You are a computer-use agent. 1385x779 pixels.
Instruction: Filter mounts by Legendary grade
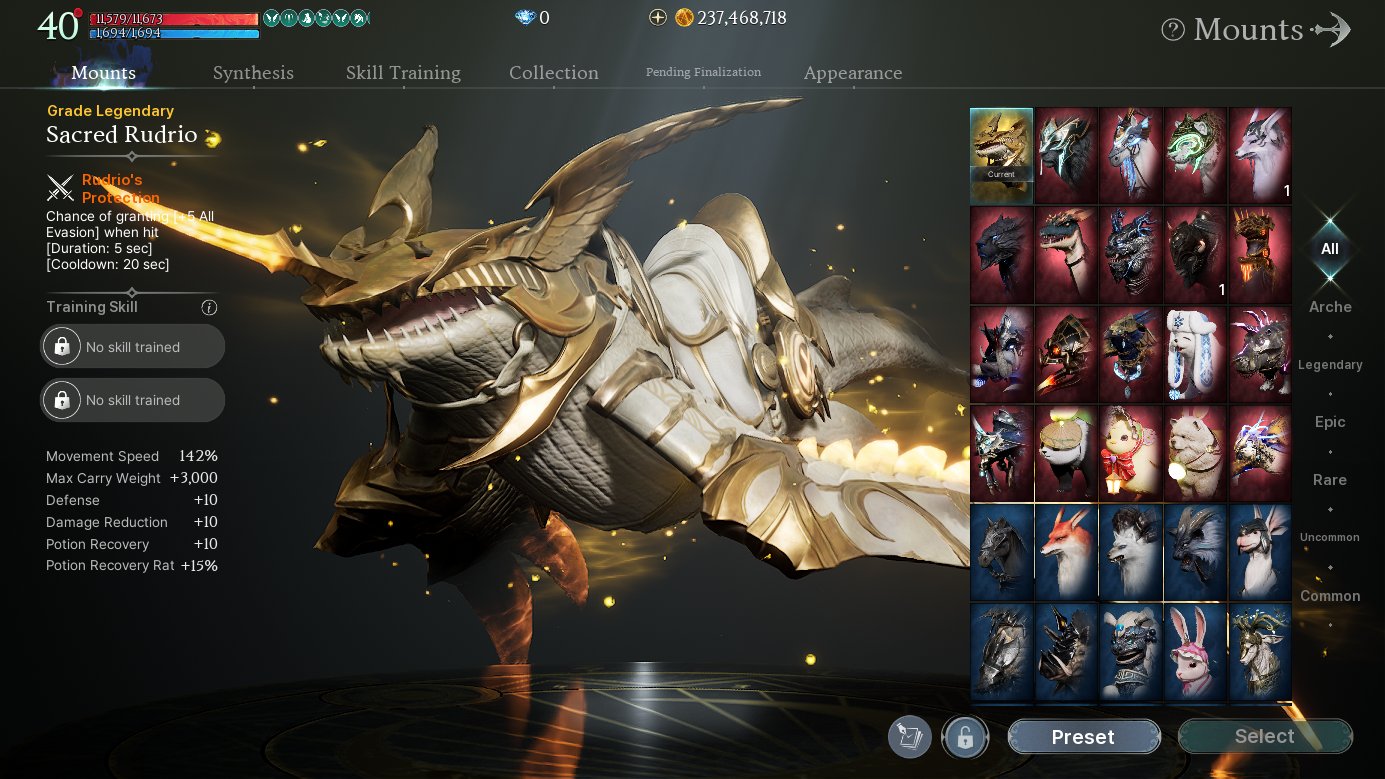tap(1329, 365)
